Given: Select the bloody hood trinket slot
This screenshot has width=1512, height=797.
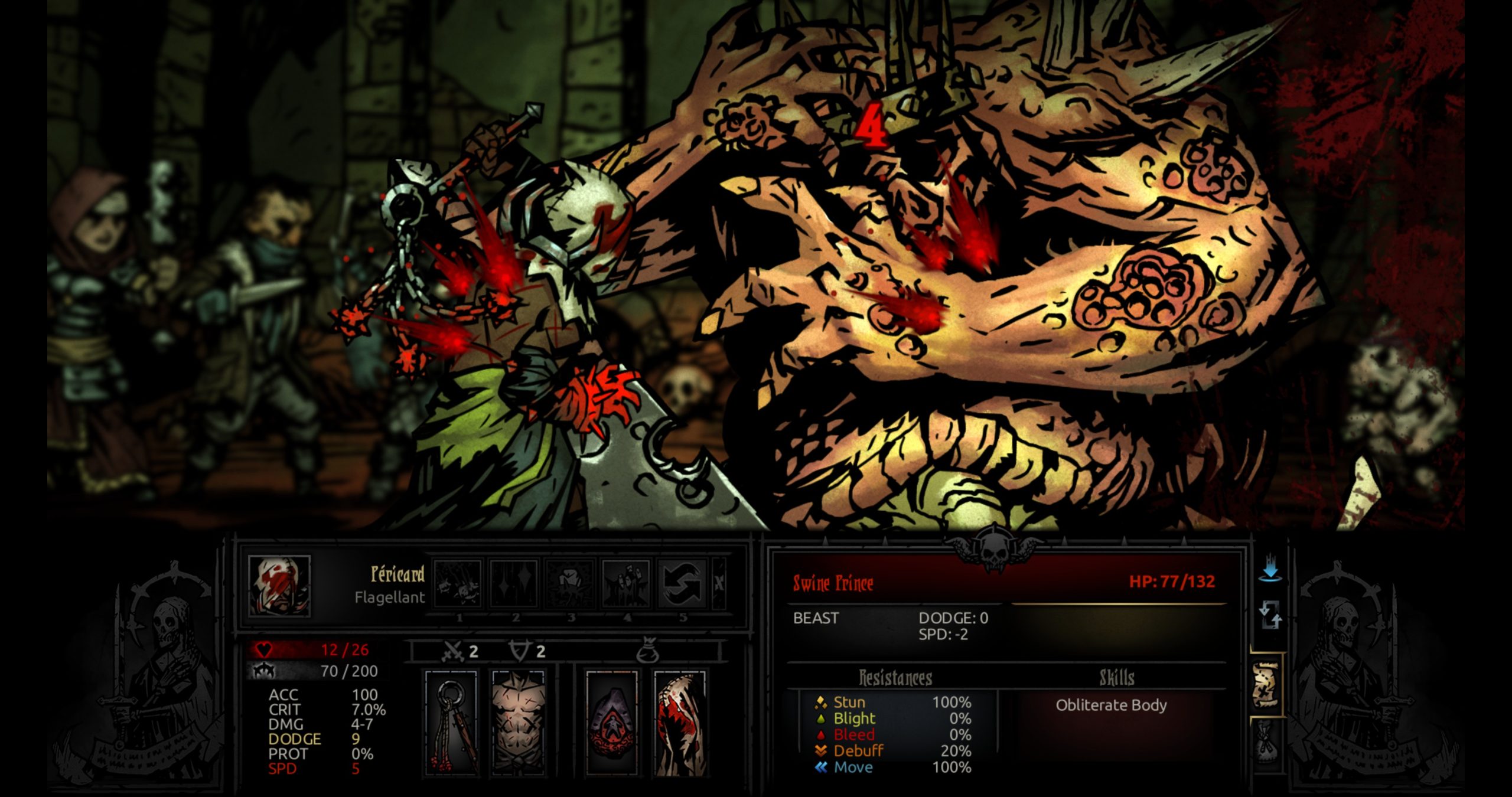Looking at the screenshot, I should pyautogui.click(x=679, y=721).
